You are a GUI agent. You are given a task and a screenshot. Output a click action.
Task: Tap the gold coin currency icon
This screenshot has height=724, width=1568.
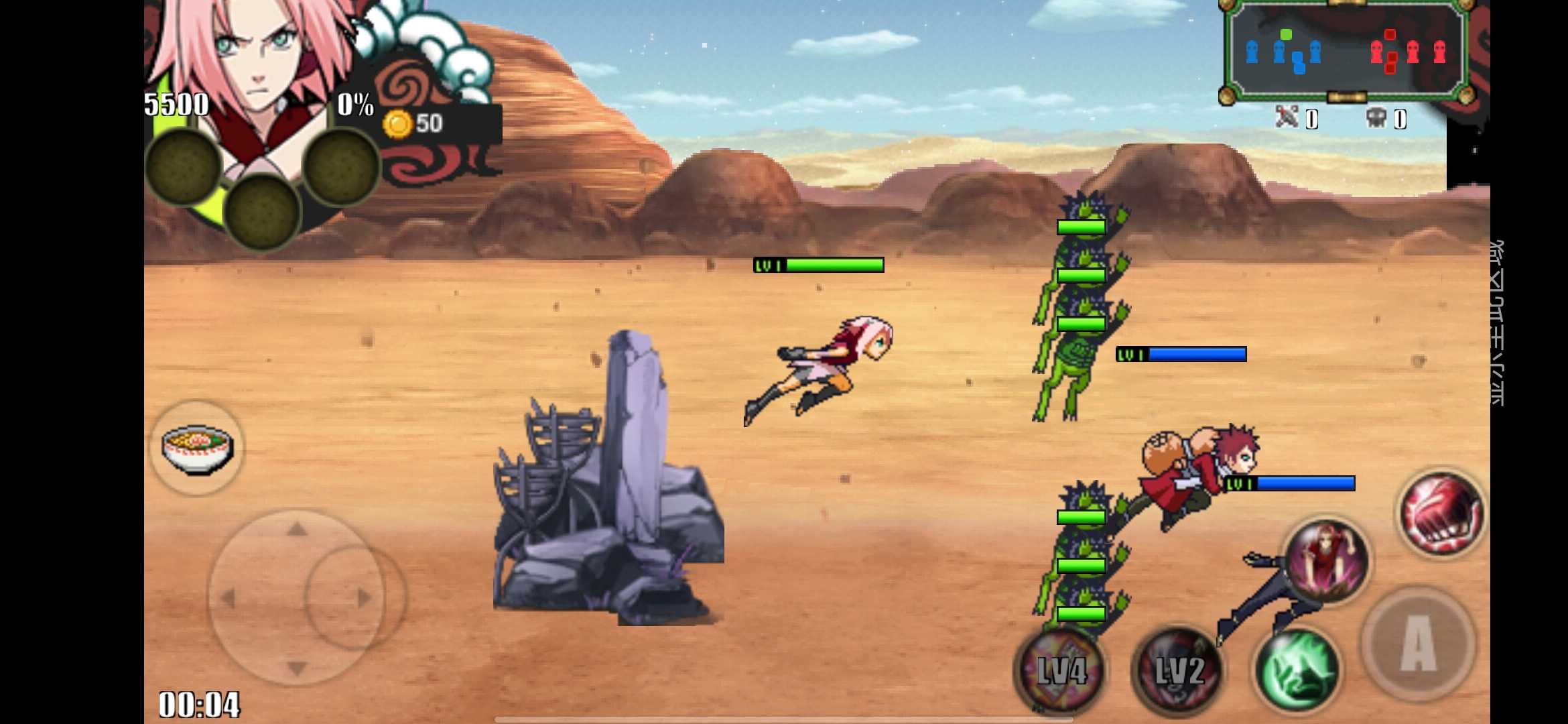tap(397, 122)
